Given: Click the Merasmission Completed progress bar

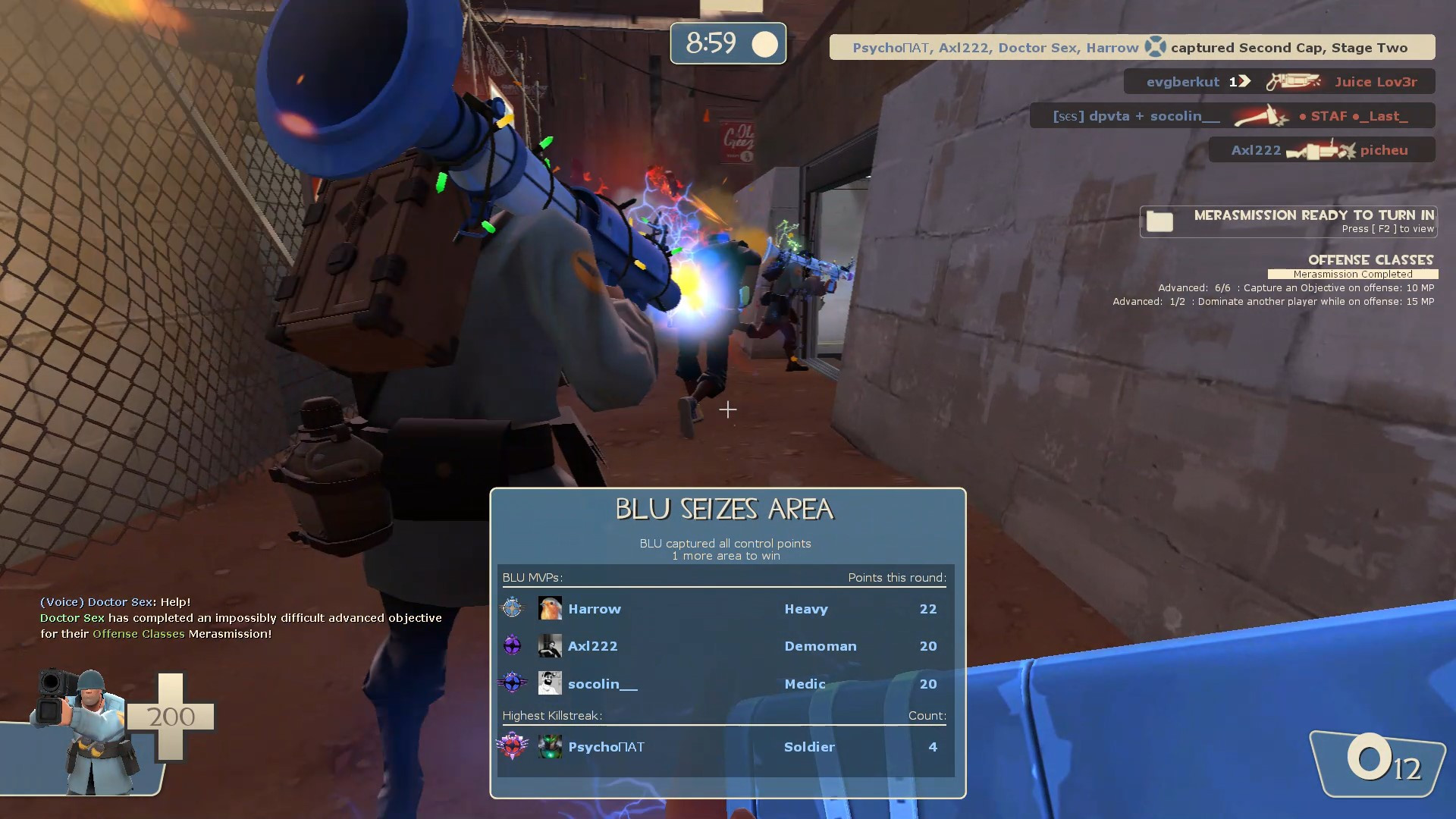Looking at the screenshot, I should click(x=1353, y=274).
